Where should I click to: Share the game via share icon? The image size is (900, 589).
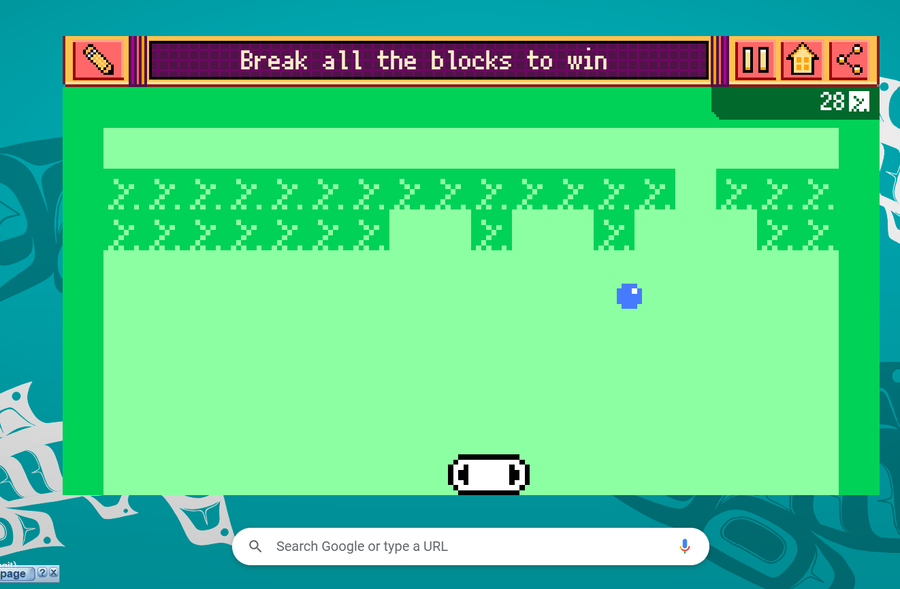pyautogui.click(x=849, y=61)
